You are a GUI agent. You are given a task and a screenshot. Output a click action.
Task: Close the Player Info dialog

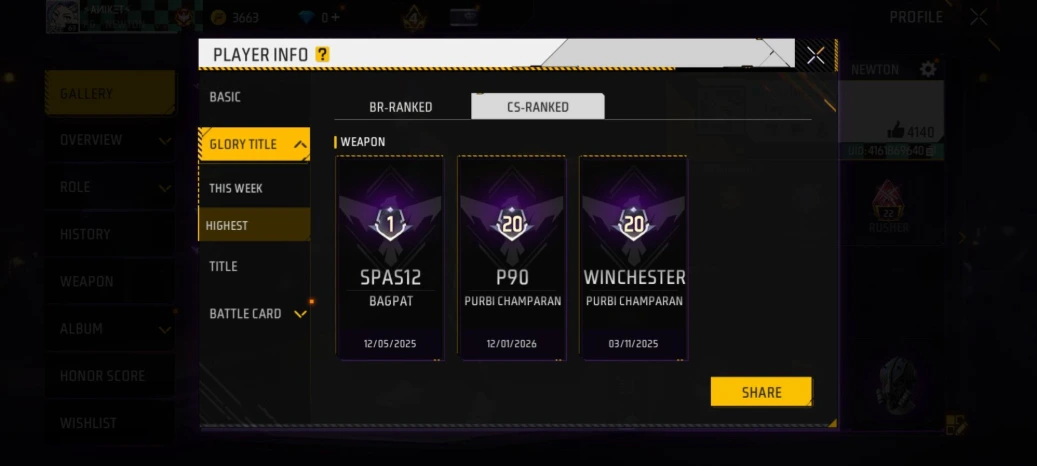pos(816,55)
